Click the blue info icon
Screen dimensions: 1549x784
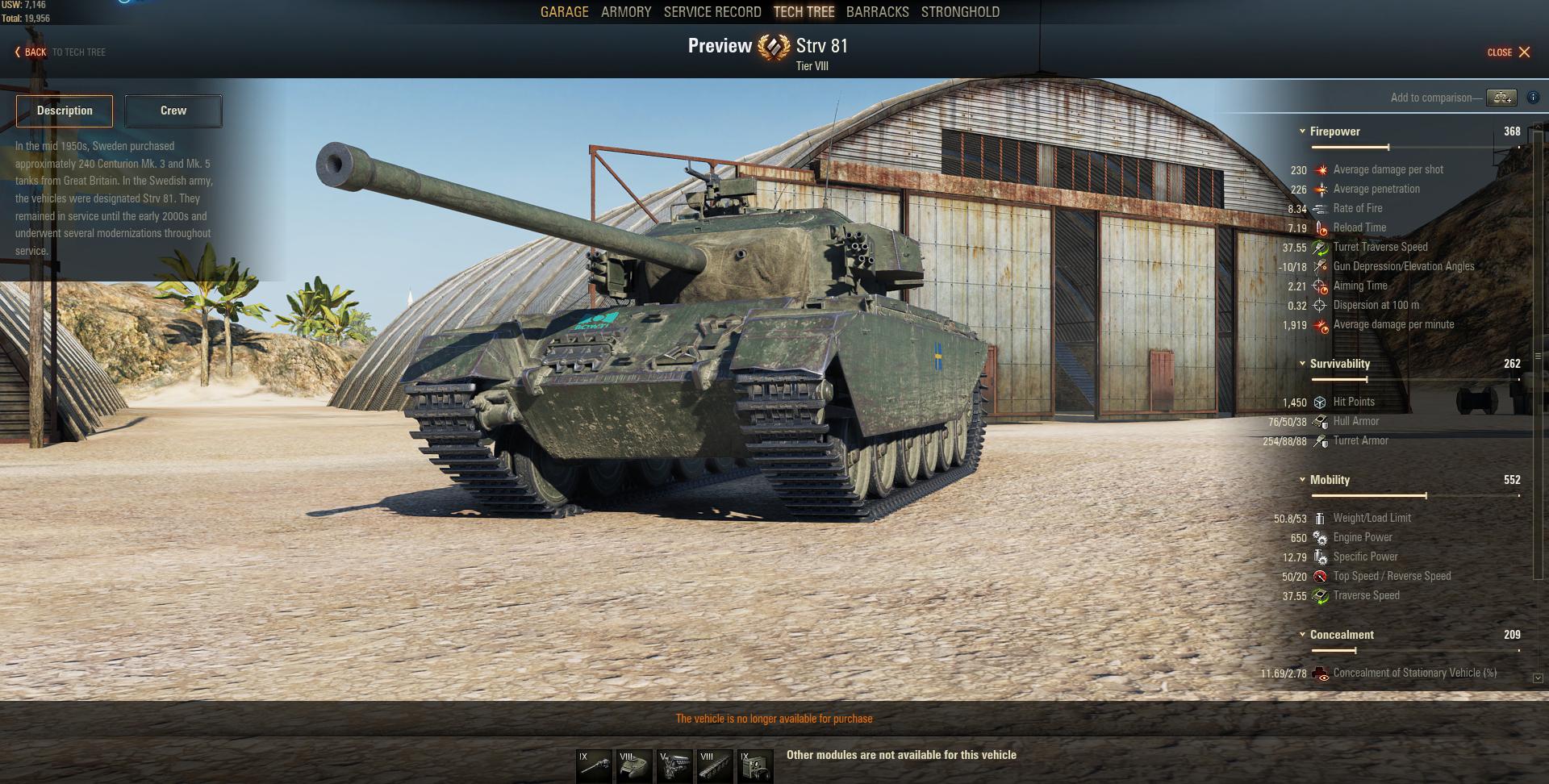click(1534, 98)
